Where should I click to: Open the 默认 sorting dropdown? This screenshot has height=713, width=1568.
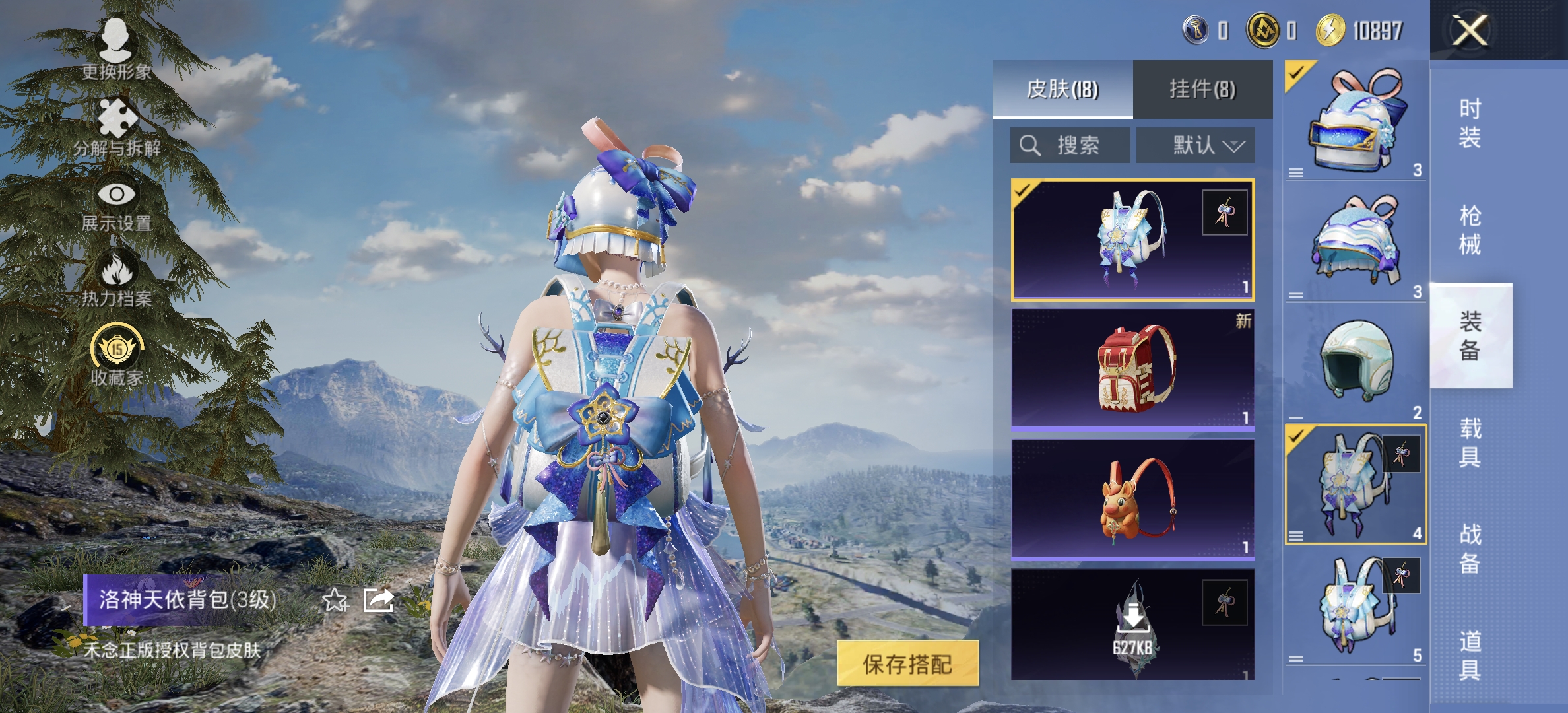[1194, 146]
